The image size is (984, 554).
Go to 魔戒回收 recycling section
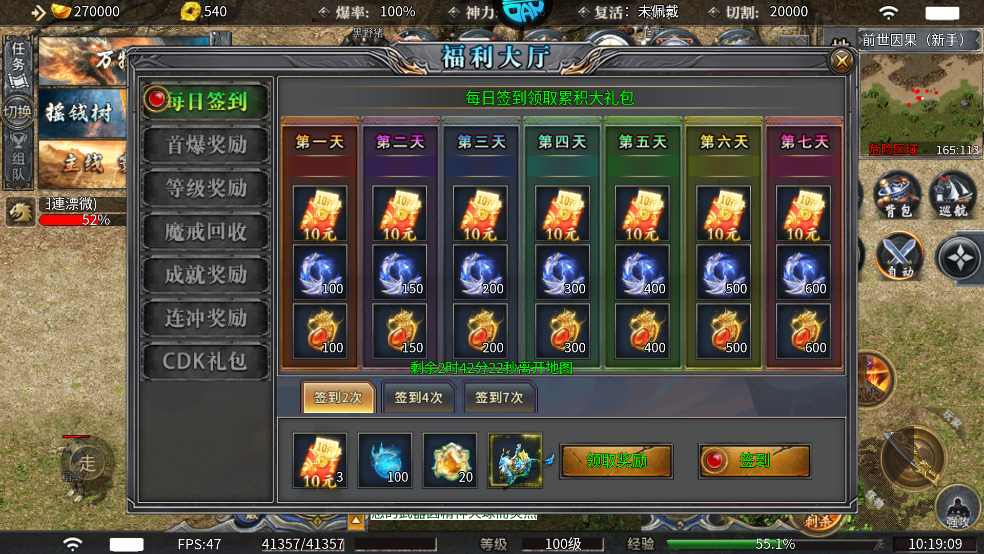click(x=206, y=231)
